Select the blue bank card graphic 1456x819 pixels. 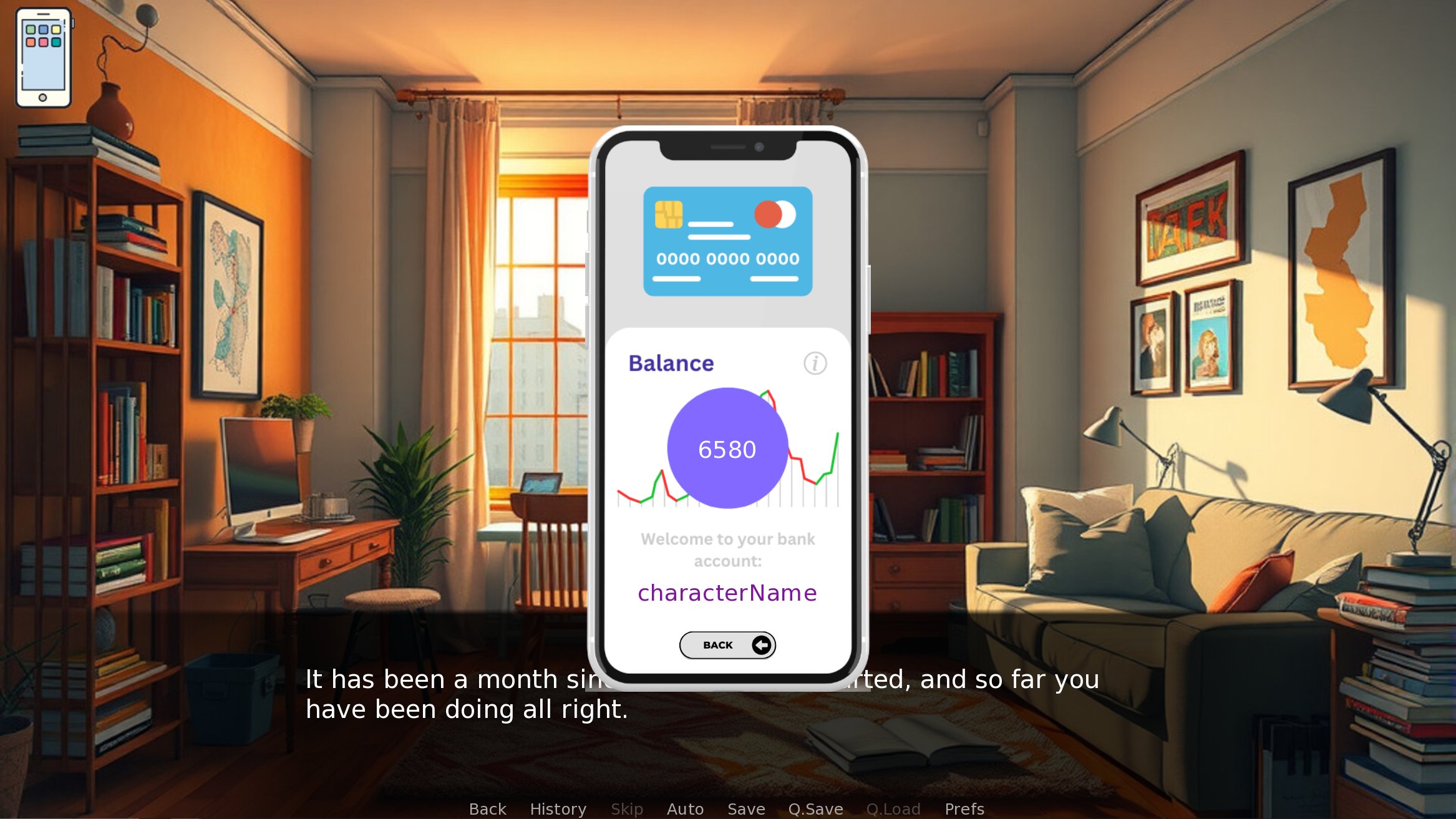(x=727, y=241)
